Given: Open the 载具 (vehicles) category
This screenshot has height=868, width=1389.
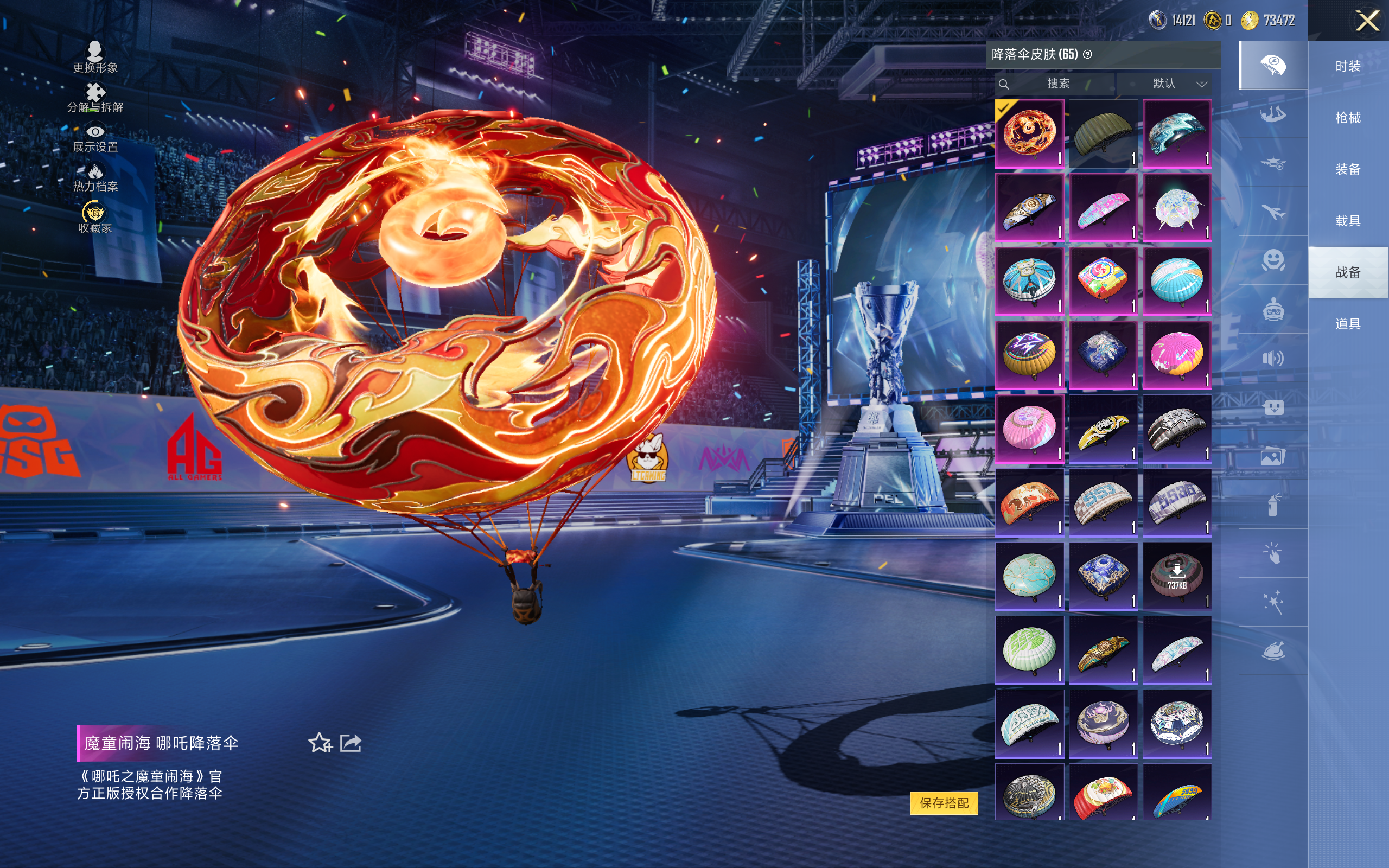Looking at the screenshot, I should coord(1348,221).
